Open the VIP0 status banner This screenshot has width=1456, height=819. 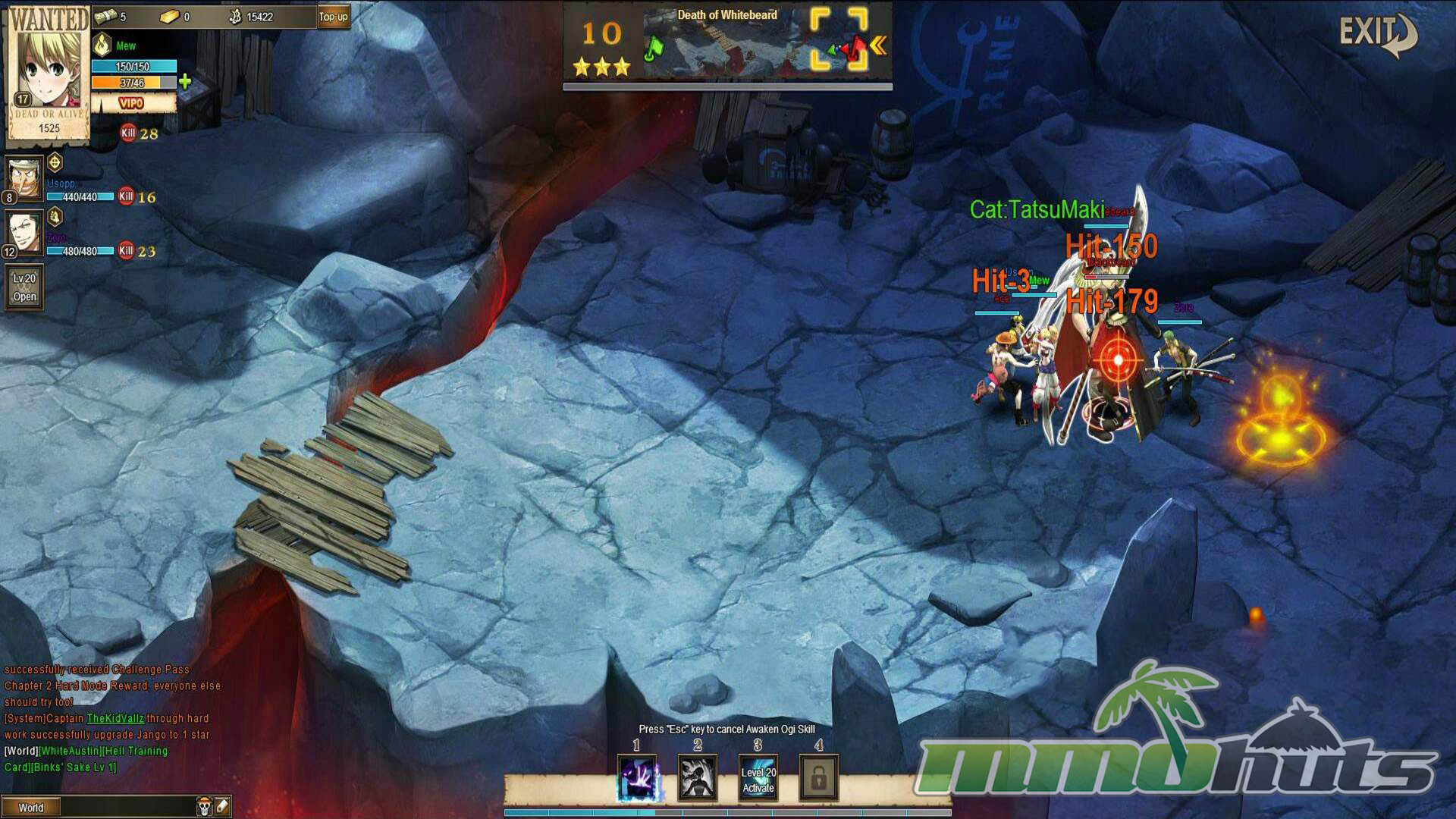point(132,103)
